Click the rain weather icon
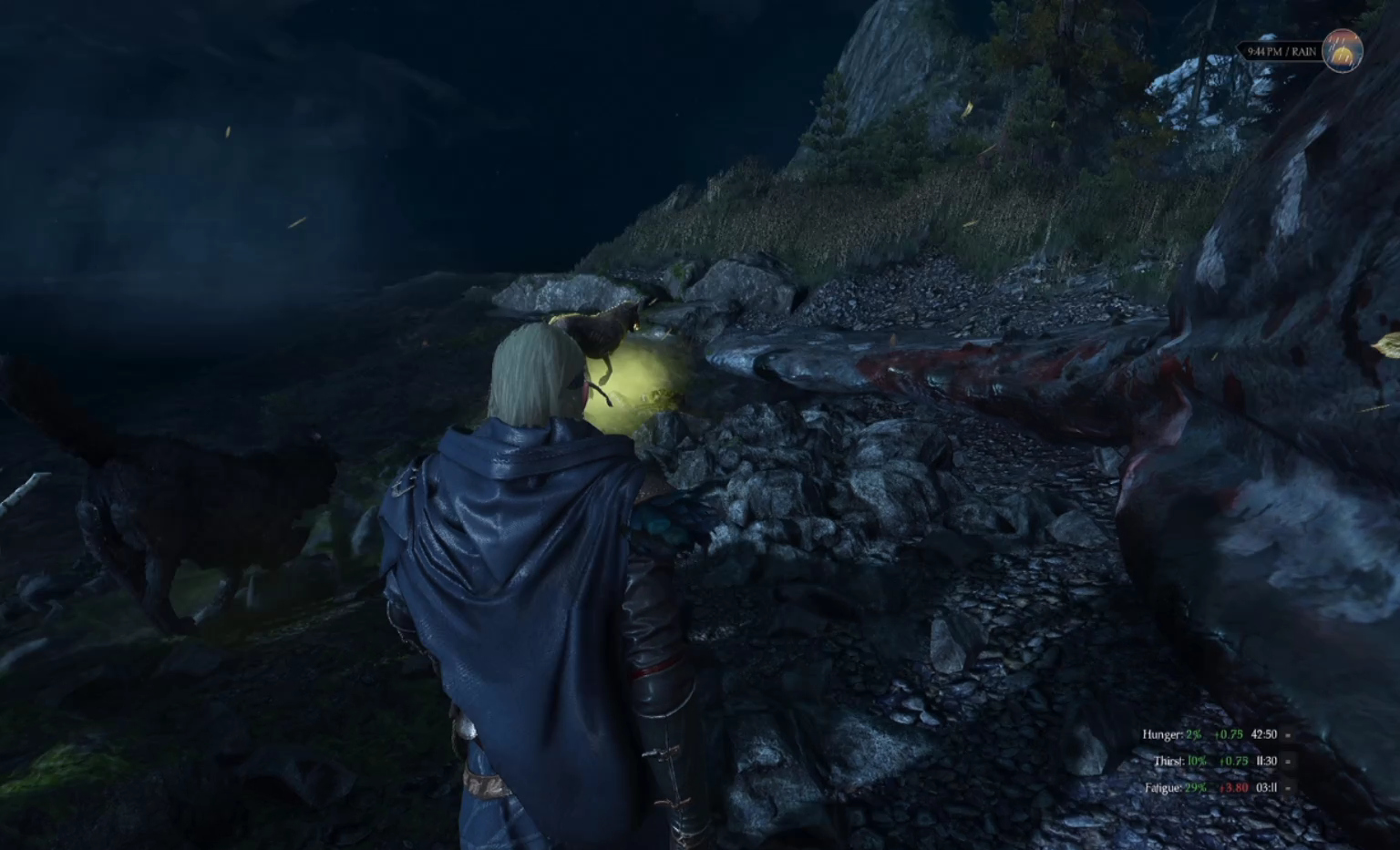 [x=1343, y=52]
